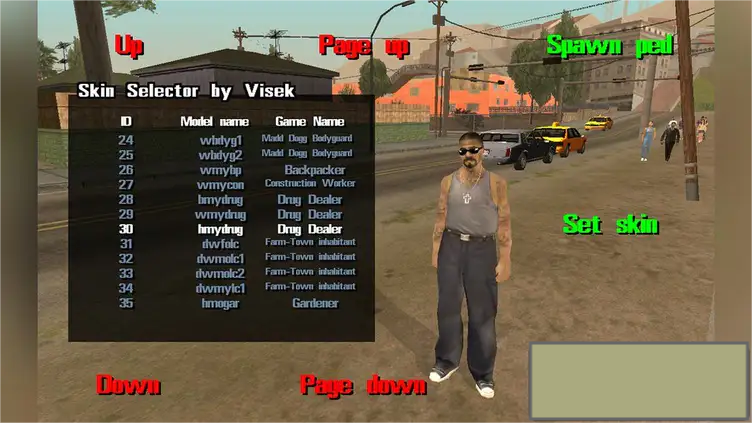The height and width of the screenshot is (423, 752).
Task: Select the dwfolc Farm-Town inhabitant row
Action: tap(221, 243)
